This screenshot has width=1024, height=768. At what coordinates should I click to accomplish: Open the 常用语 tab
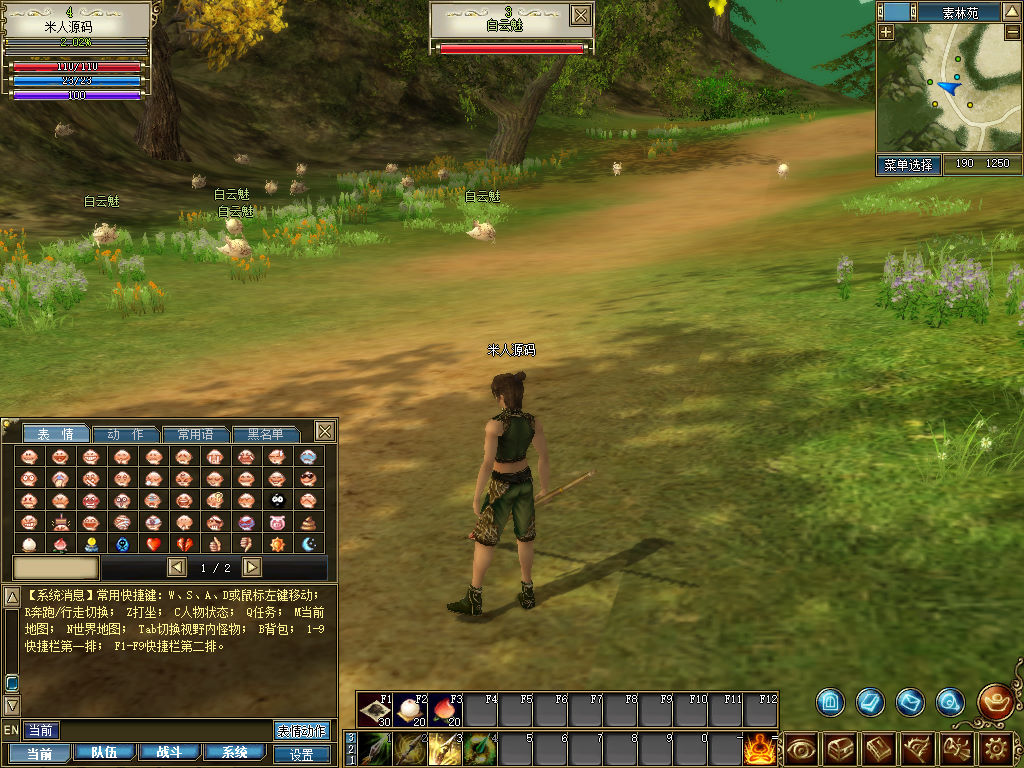click(x=196, y=434)
